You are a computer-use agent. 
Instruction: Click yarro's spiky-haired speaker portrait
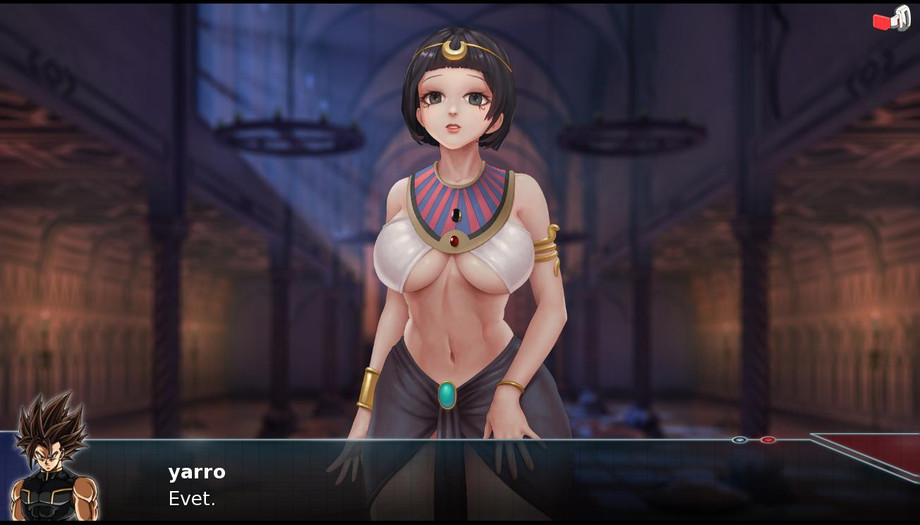(x=52, y=462)
